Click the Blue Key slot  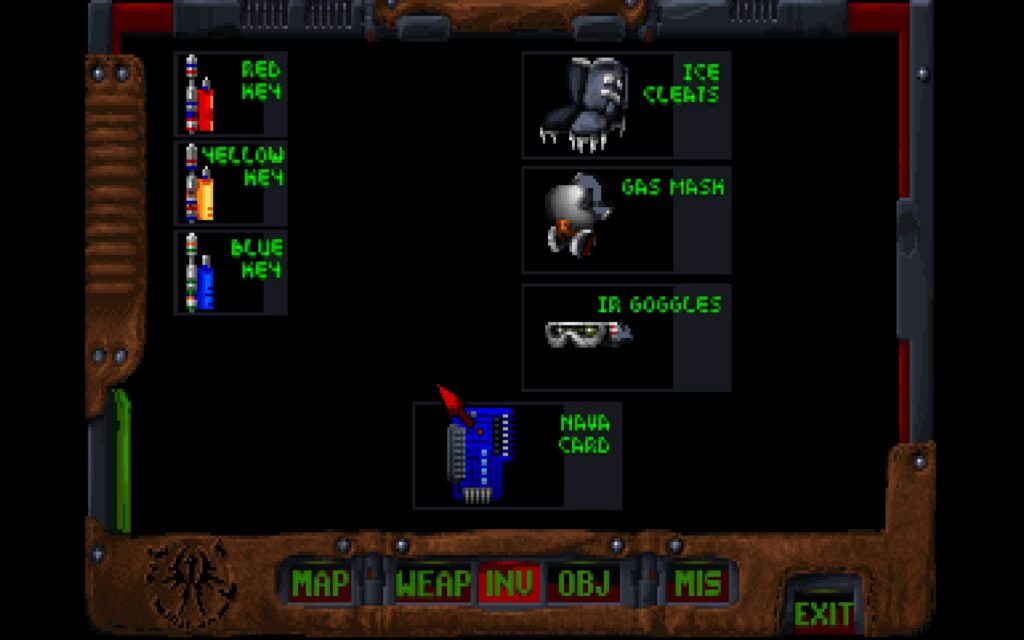tap(230, 272)
